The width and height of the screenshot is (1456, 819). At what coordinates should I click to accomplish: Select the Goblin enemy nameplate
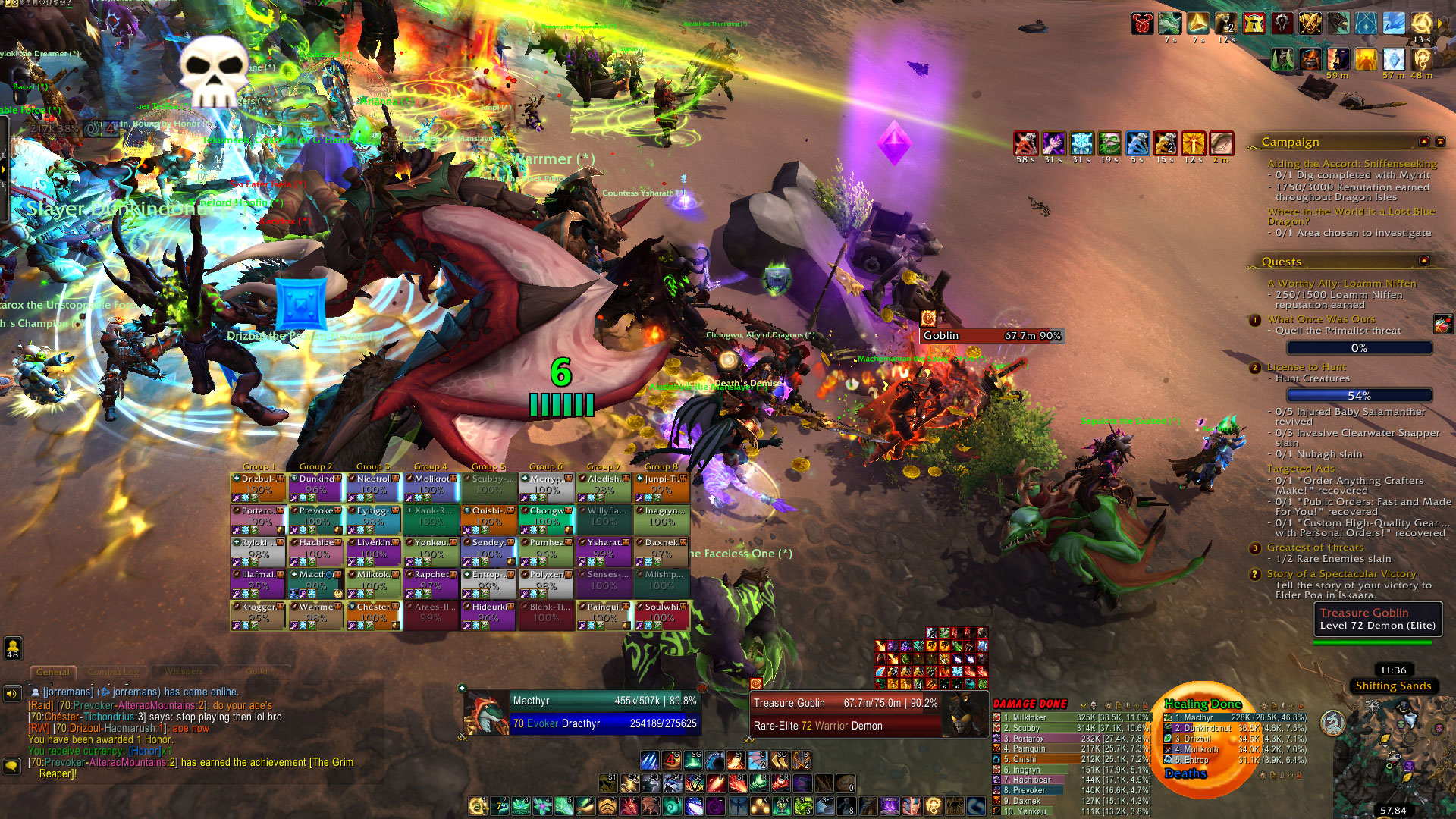(991, 336)
